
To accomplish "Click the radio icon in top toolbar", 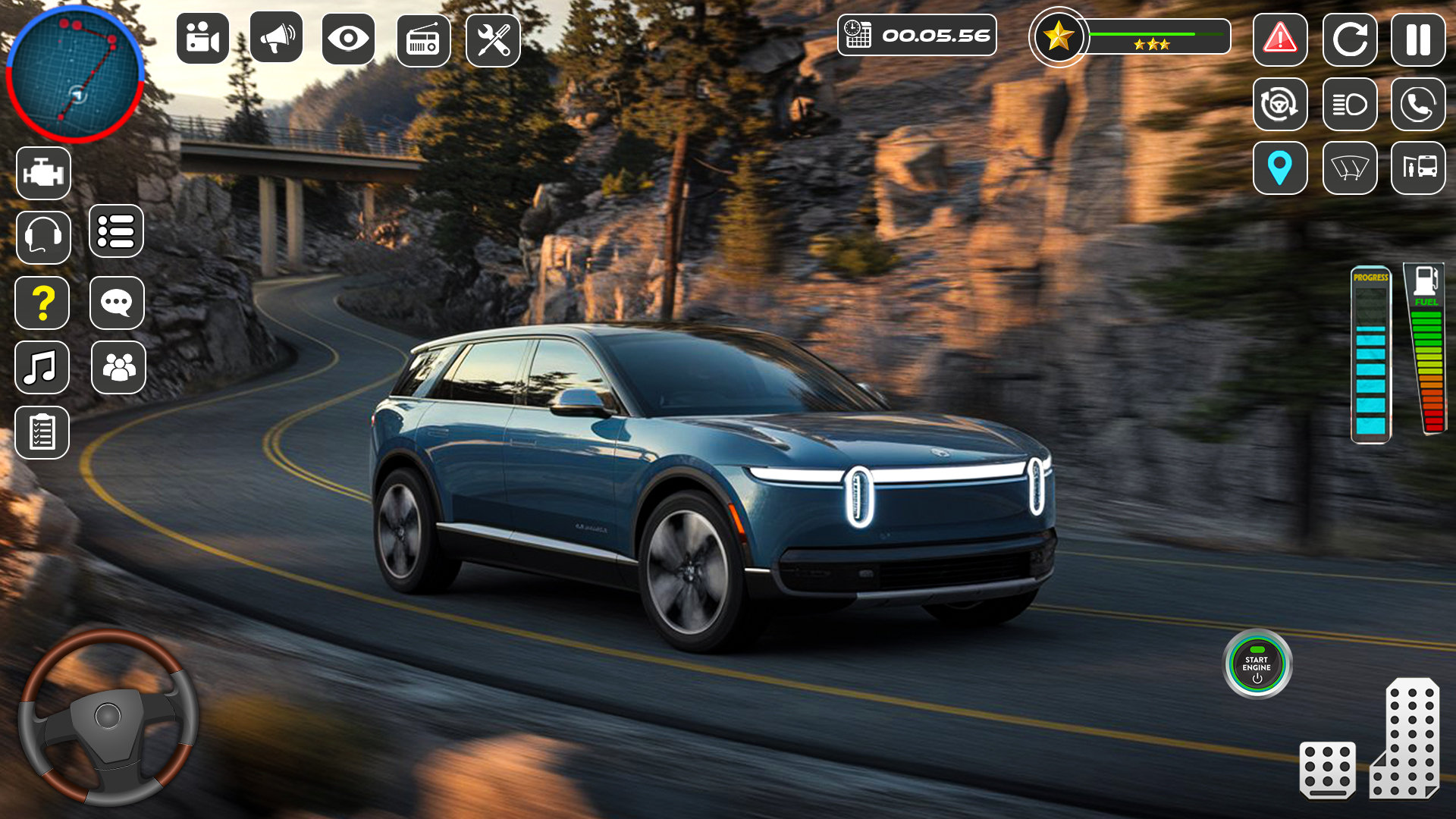I will point(423,39).
